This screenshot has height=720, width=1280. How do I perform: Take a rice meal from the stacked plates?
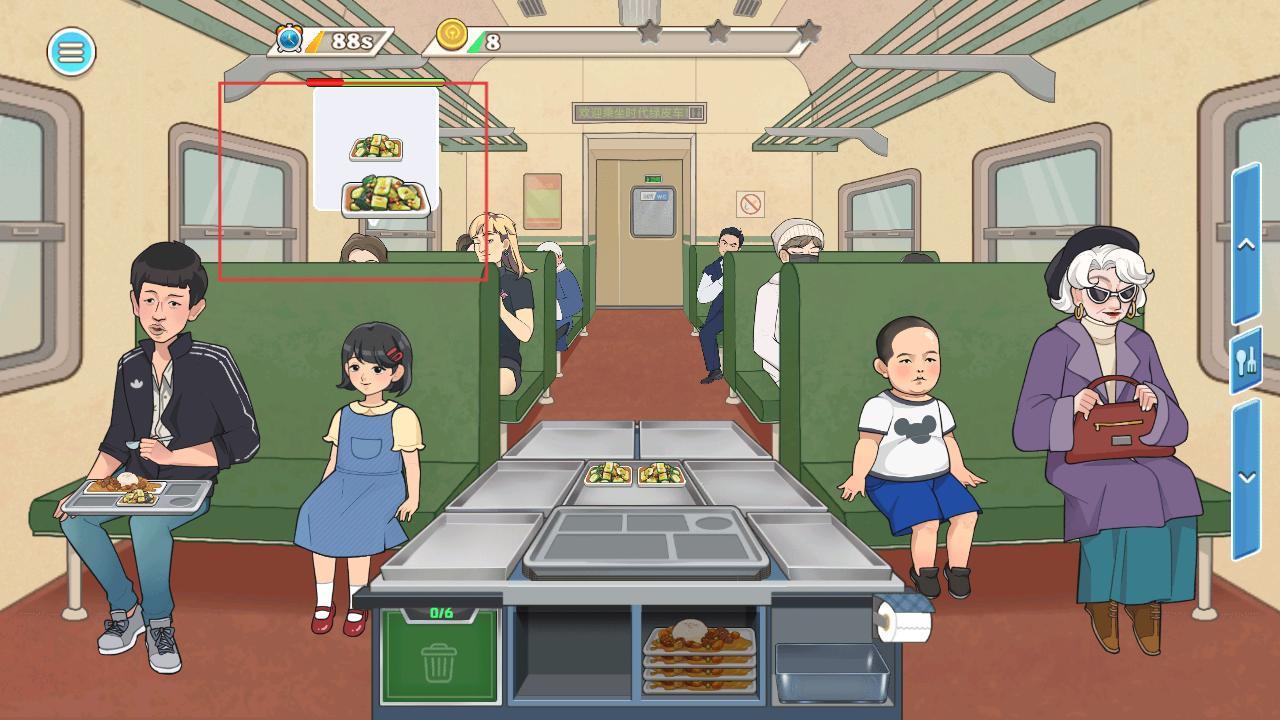698,653
